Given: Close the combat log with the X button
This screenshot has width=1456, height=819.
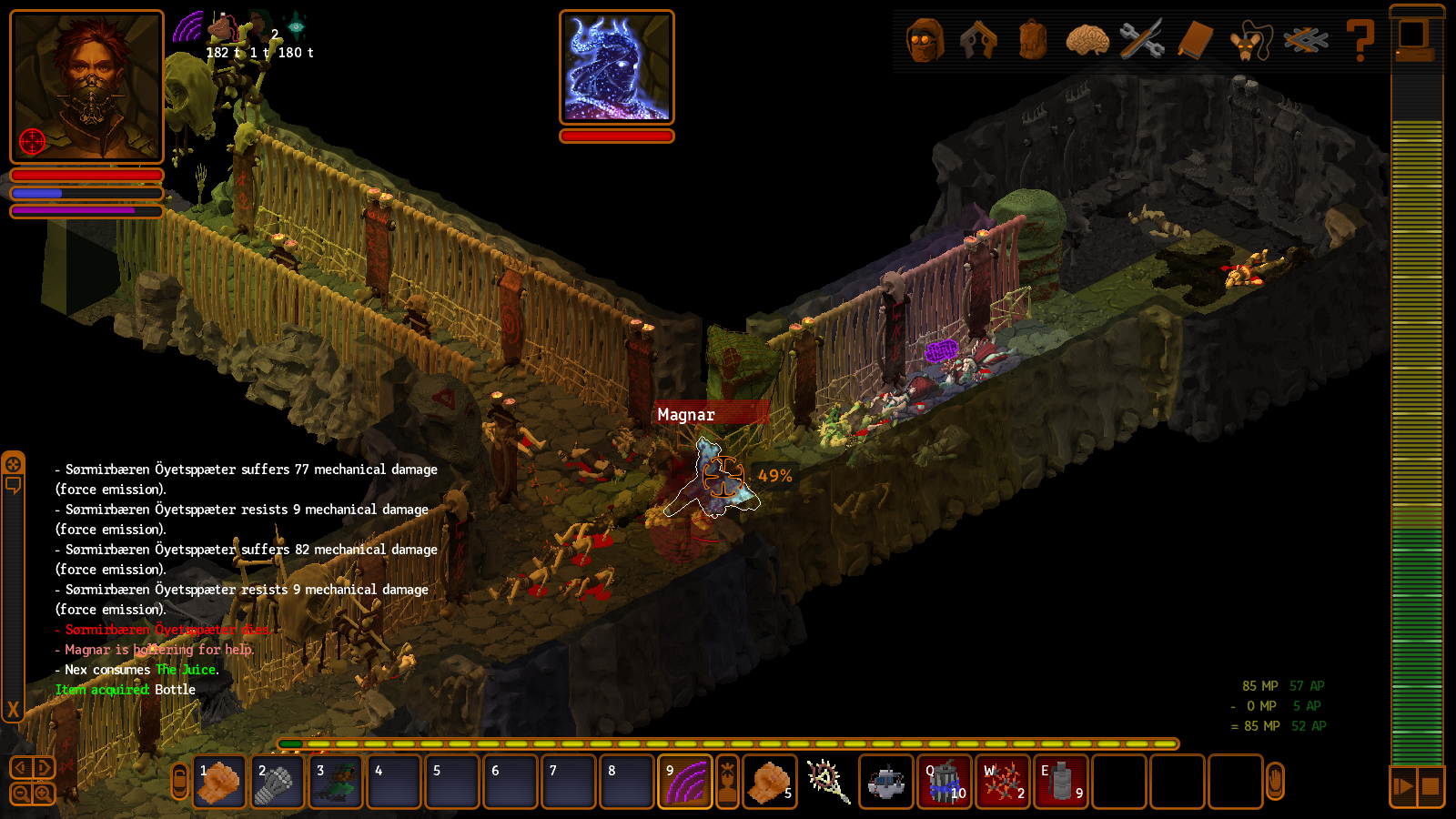Looking at the screenshot, I should (13, 709).
